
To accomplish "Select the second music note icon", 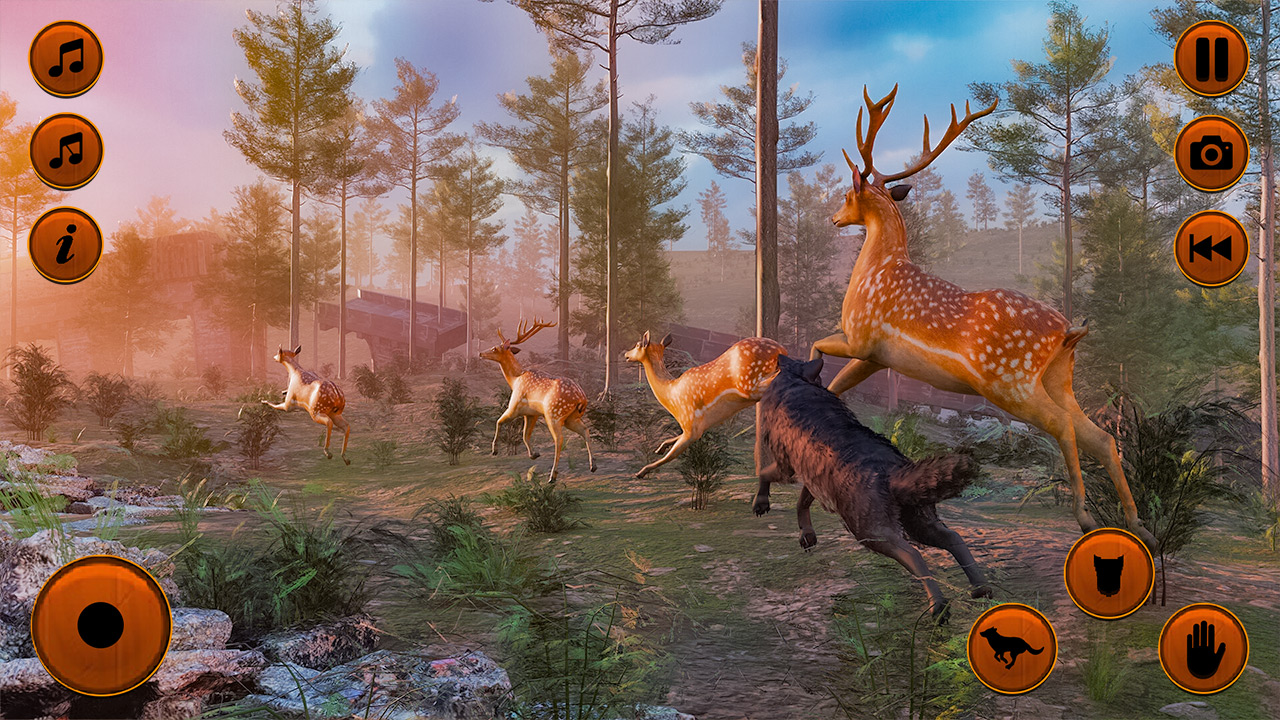I will click(x=66, y=148).
